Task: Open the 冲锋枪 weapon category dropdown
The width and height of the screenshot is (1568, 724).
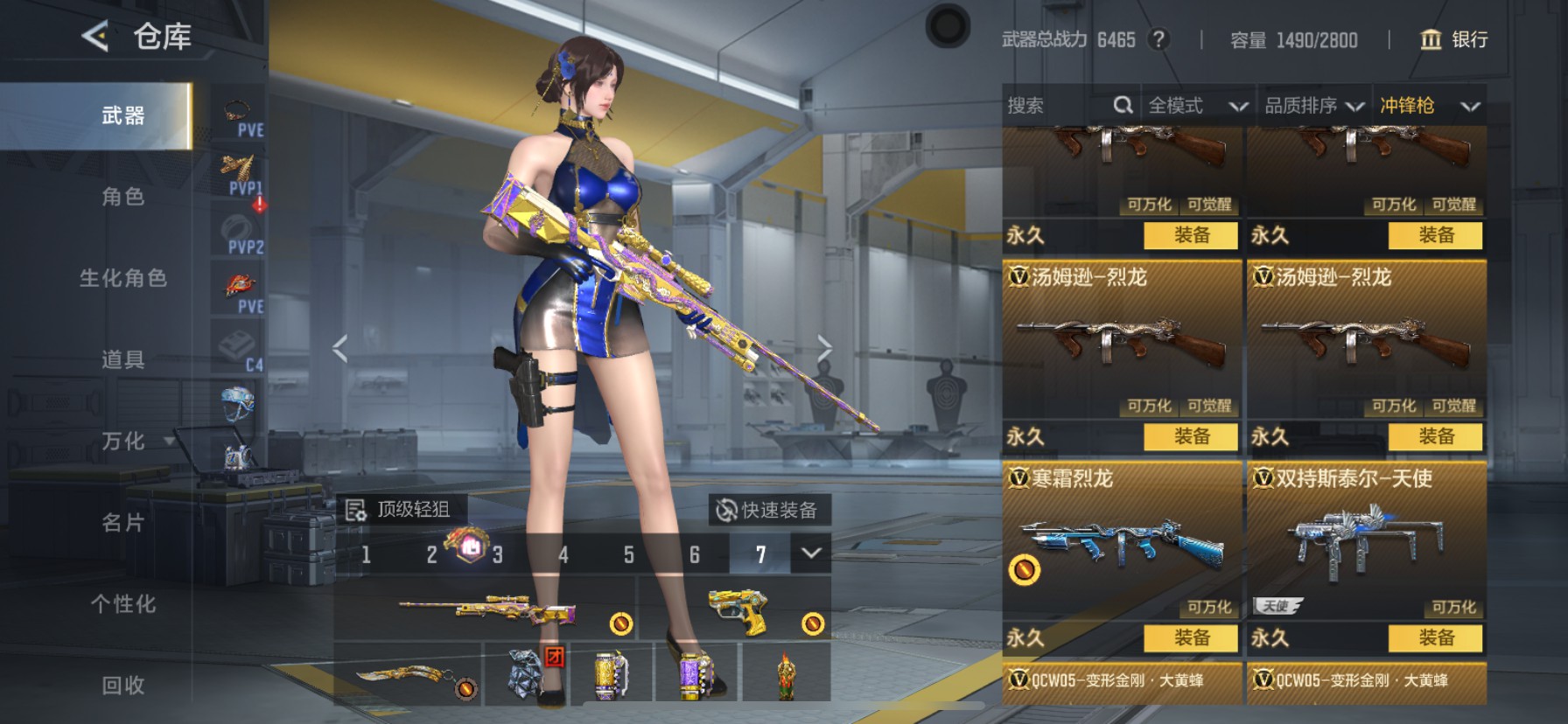Action: click(x=1428, y=105)
